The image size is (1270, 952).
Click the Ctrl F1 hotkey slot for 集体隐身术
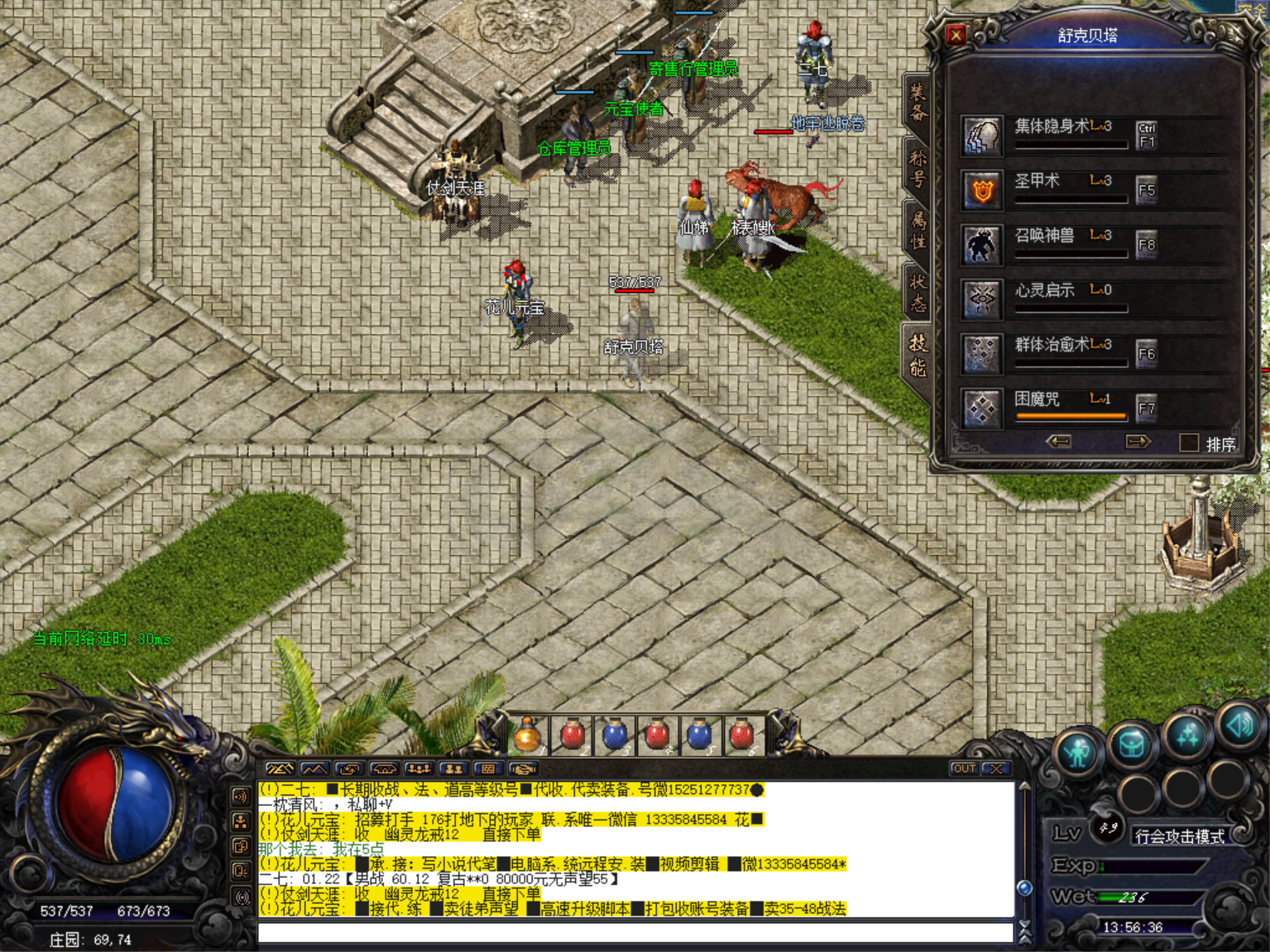point(1147,135)
